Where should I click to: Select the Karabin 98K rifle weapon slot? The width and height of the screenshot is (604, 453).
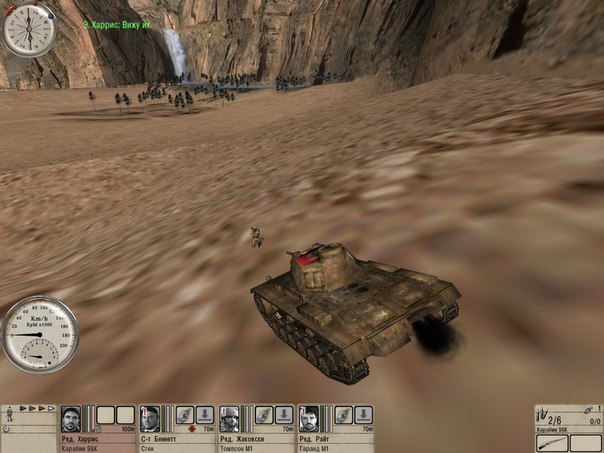click(552, 441)
